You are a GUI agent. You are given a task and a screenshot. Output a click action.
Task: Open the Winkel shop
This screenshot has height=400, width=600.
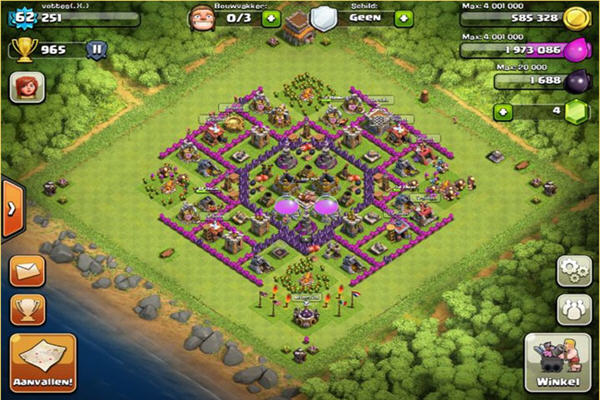point(556,364)
